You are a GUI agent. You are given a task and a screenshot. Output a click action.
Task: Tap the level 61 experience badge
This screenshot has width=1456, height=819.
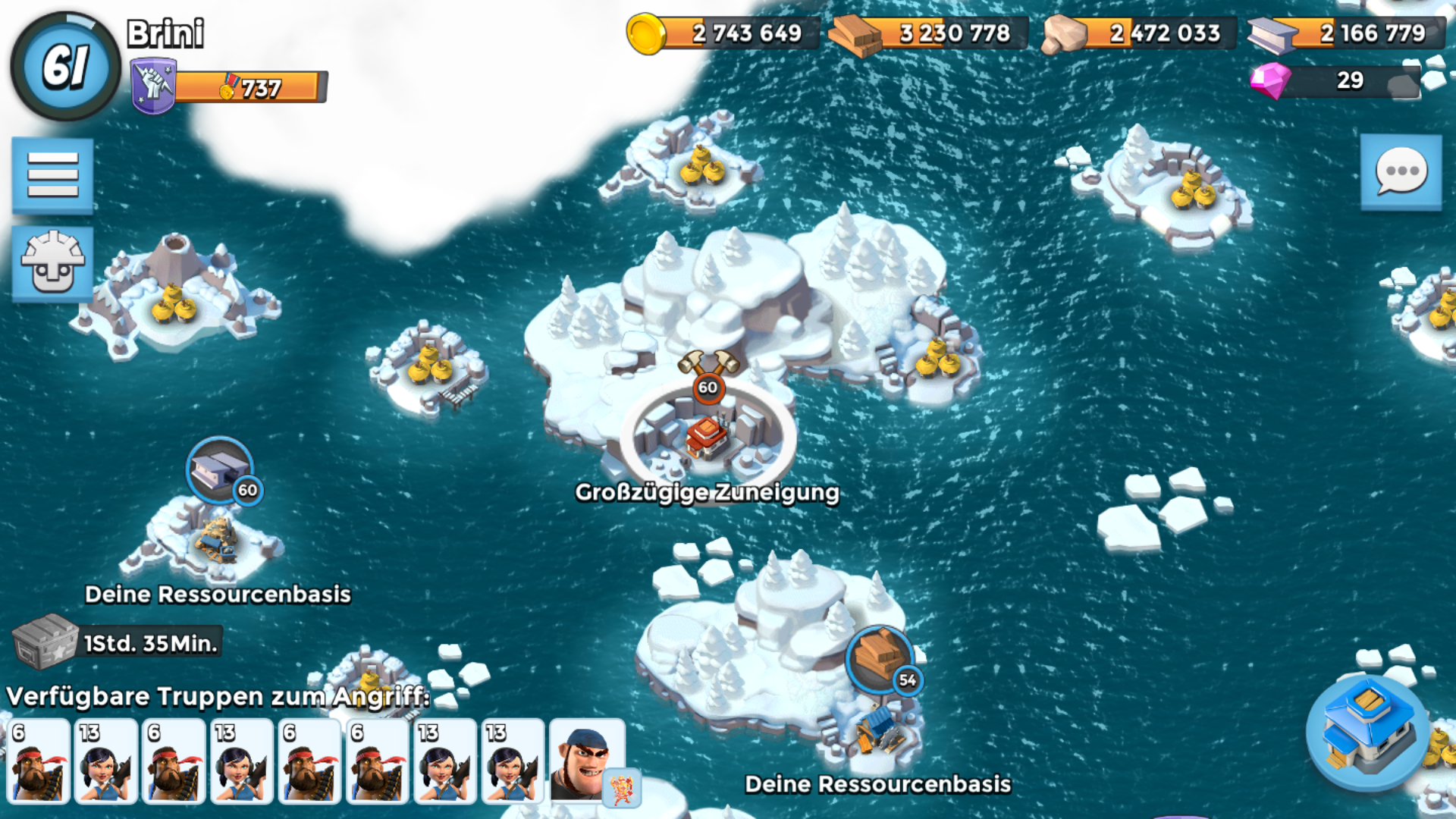tap(66, 66)
